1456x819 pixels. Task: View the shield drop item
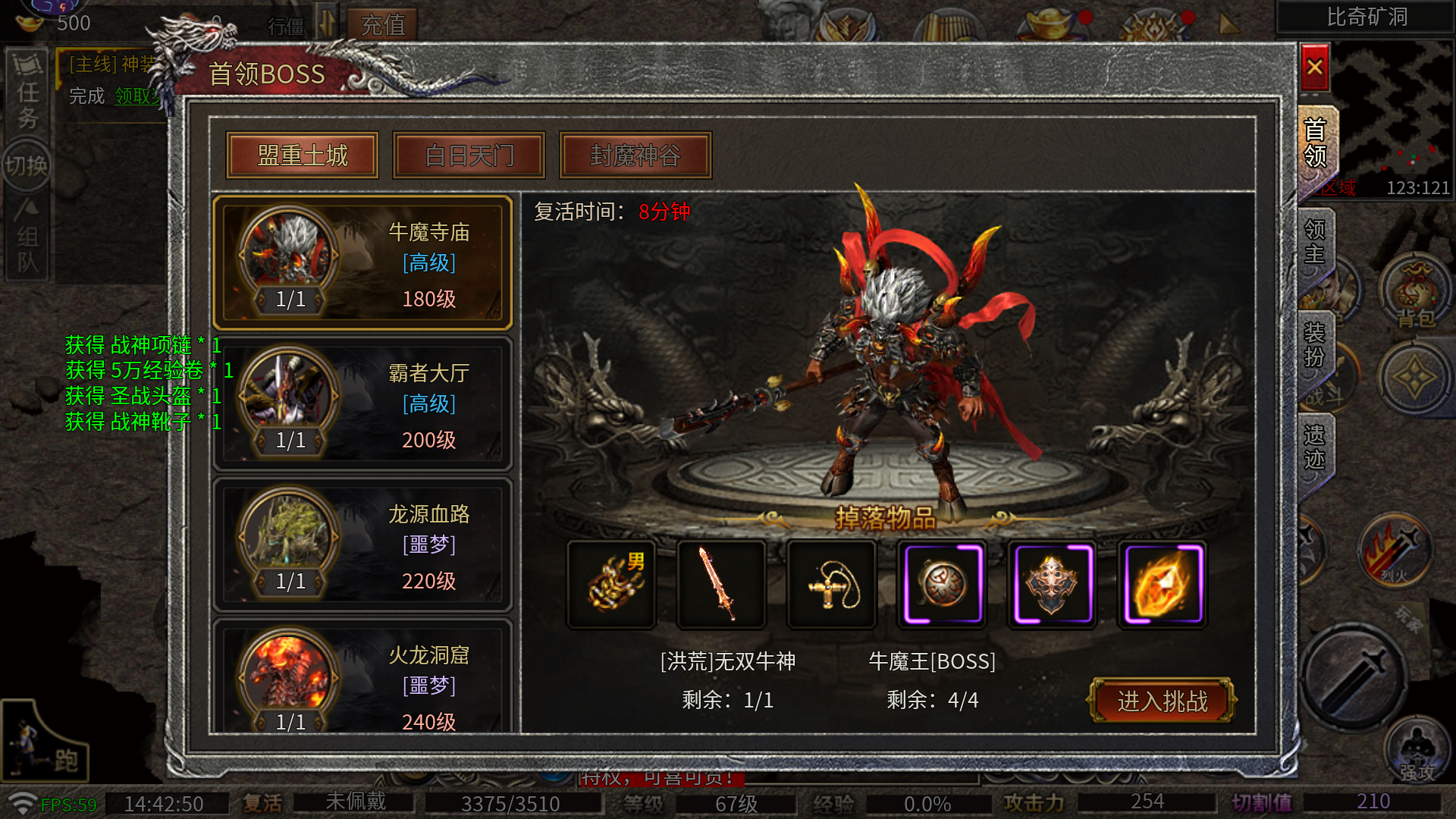point(1052,584)
